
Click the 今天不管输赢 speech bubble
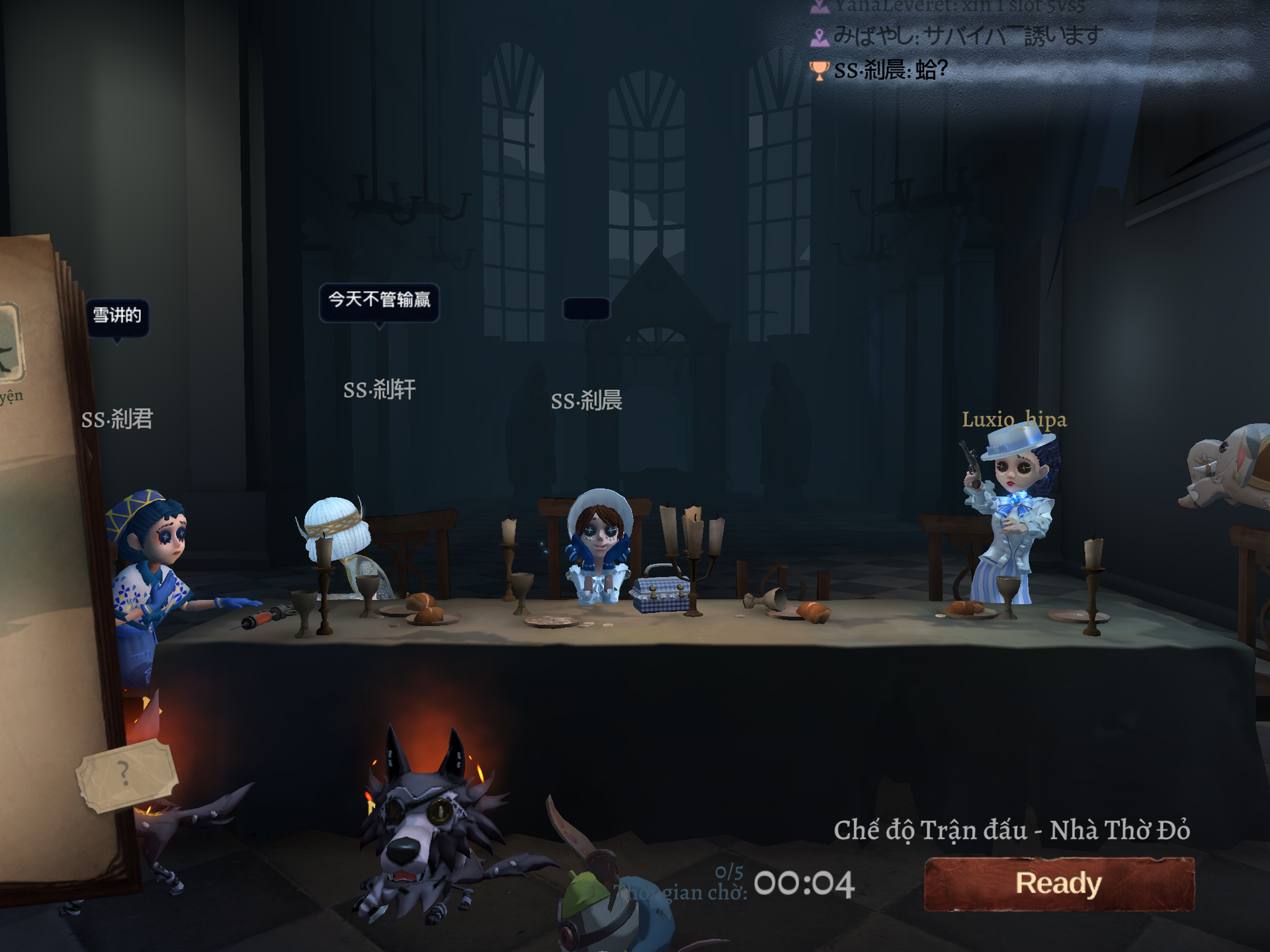click(379, 301)
